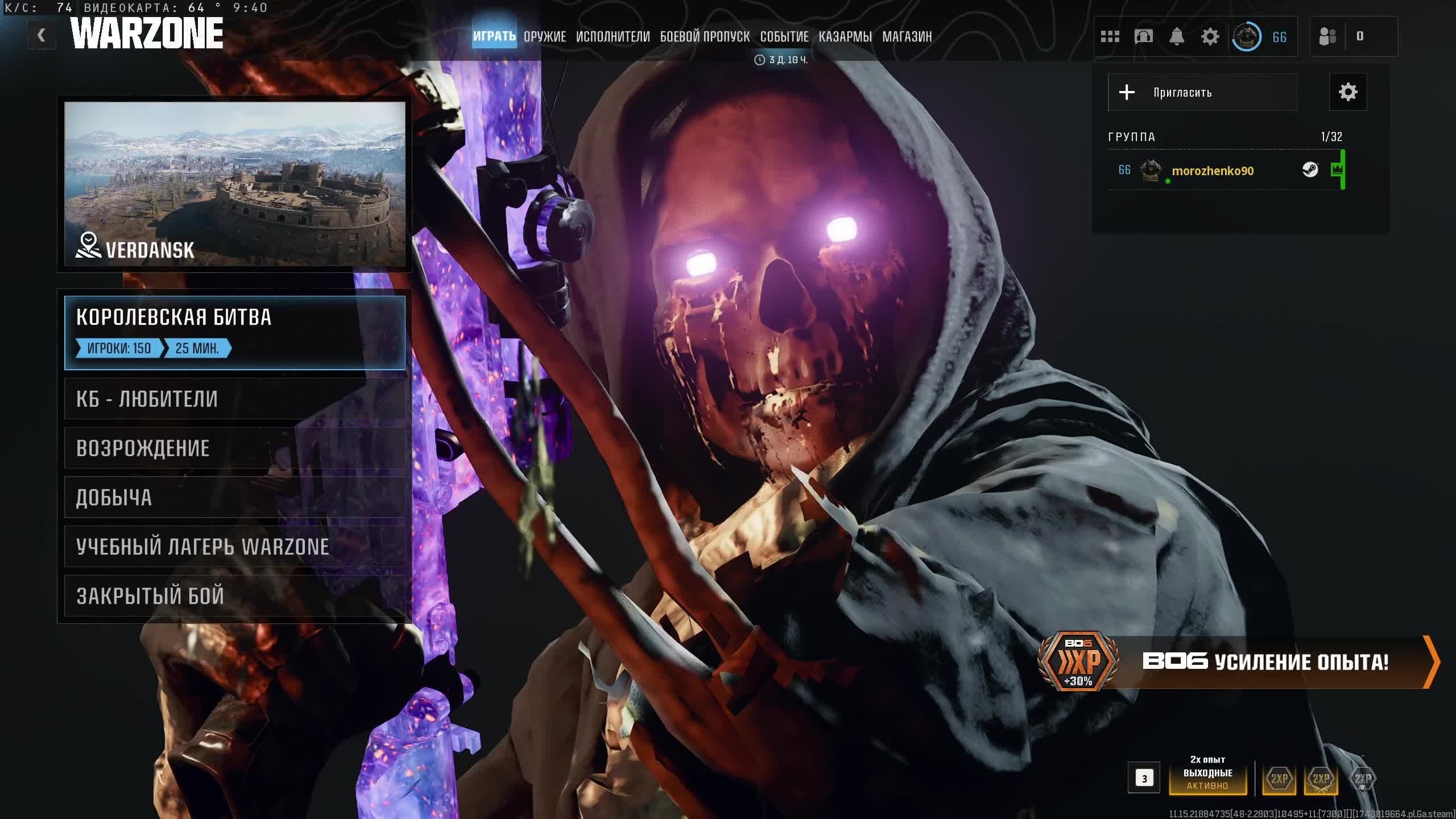Show the БОЕВОЙ ПРОПУСК tab

[705, 37]
